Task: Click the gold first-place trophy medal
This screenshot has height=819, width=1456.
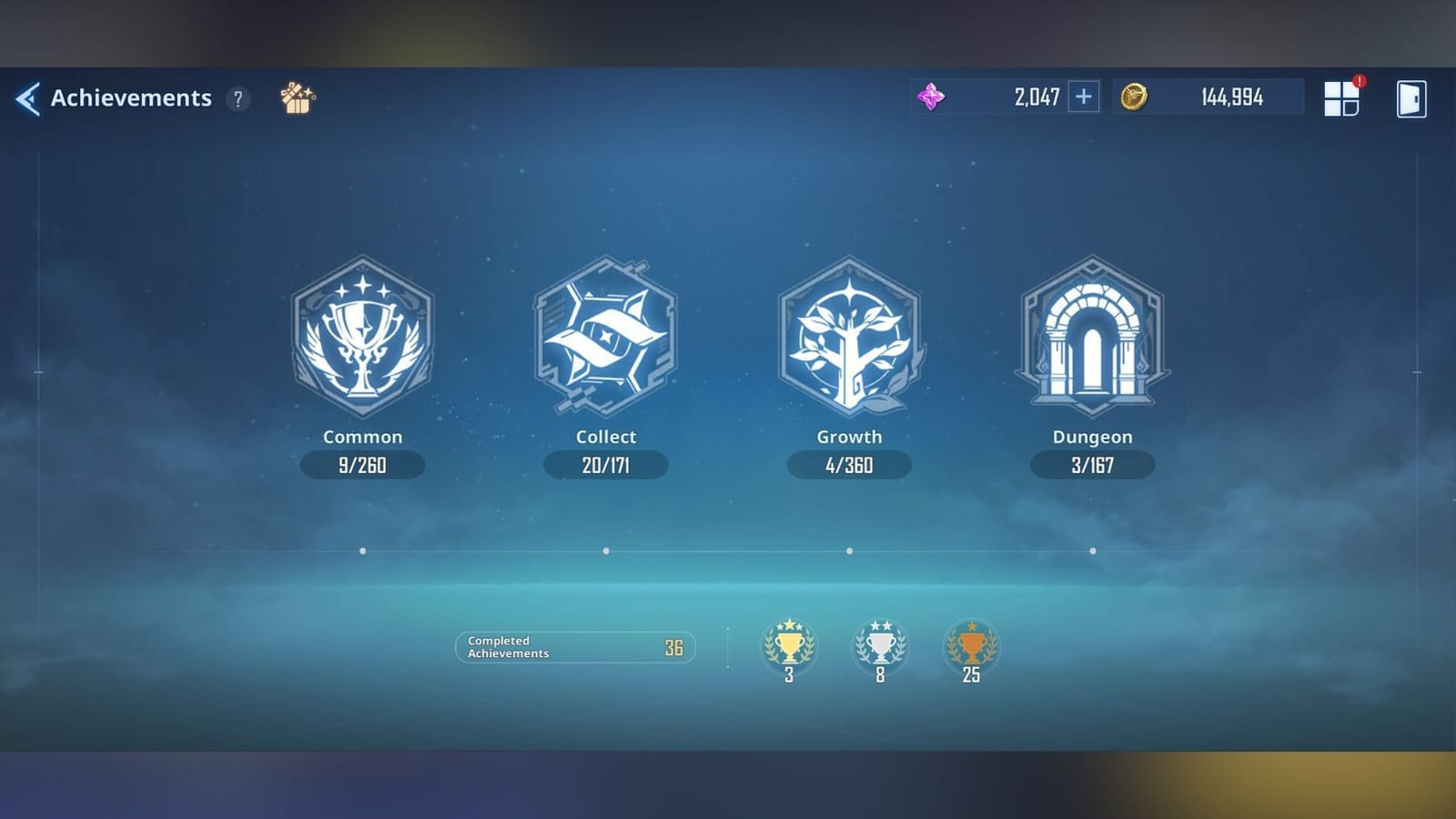Action: (788, 647)
